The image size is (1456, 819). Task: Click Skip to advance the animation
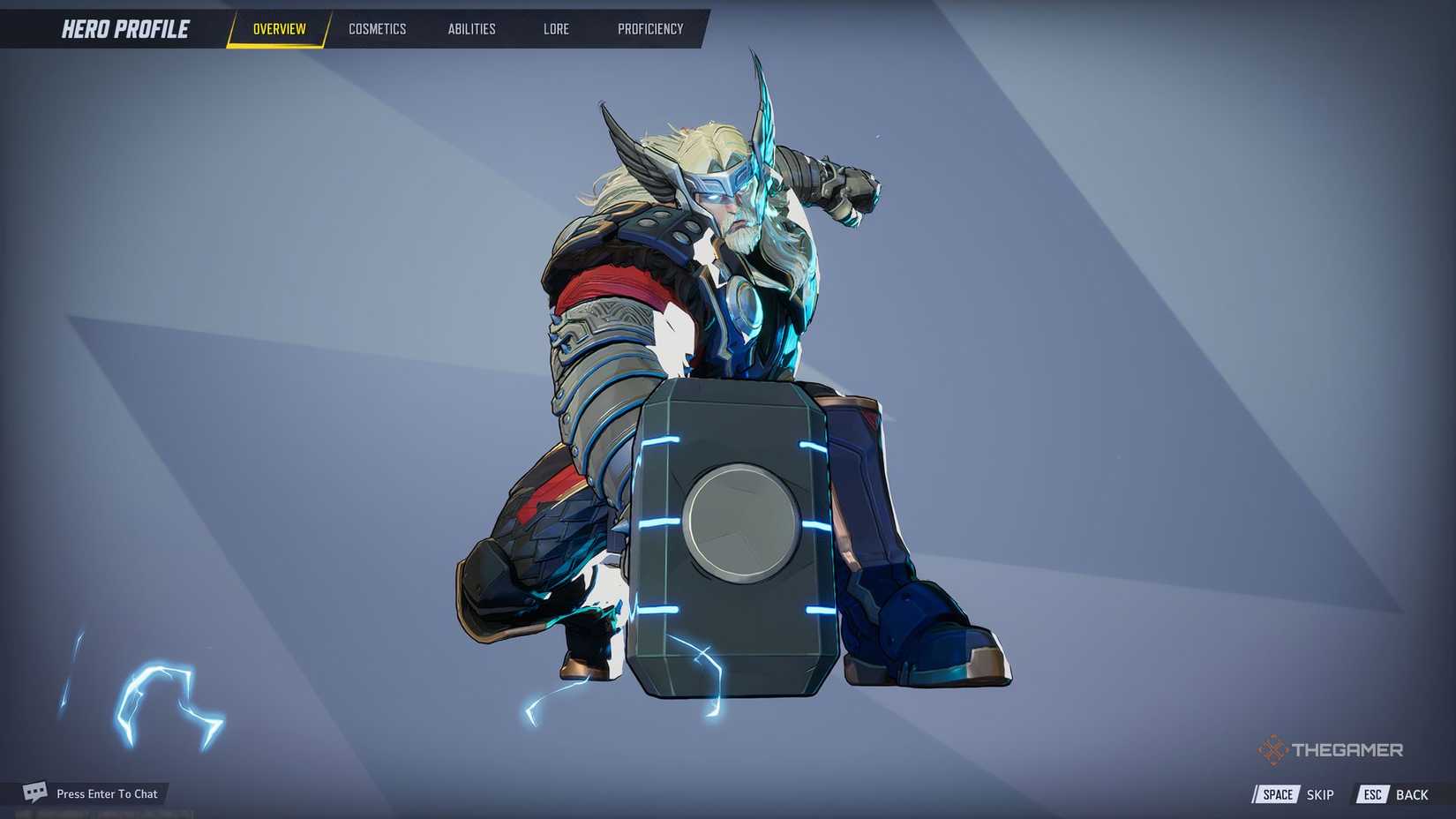pyautogui.click(x=1319, y=794)
